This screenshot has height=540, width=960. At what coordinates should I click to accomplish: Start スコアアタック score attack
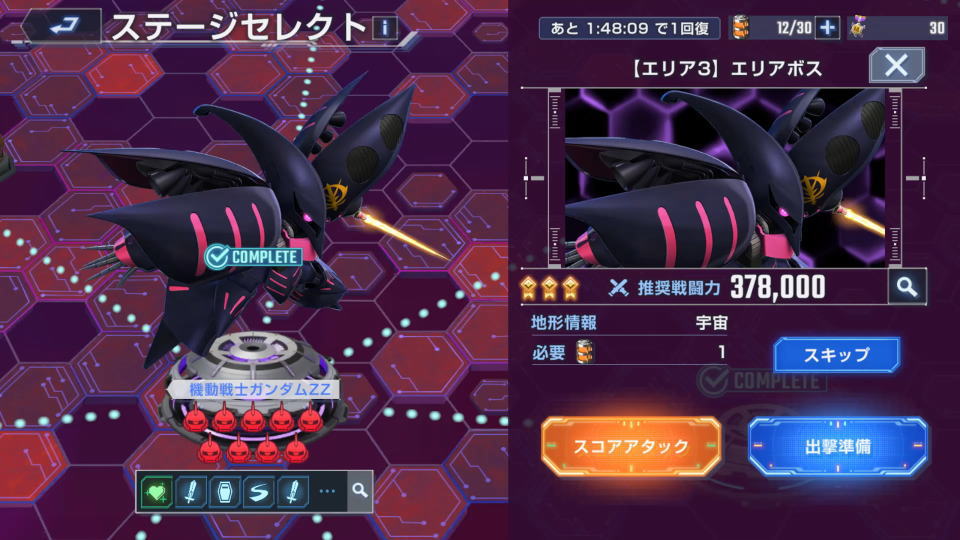coord(631,446)
